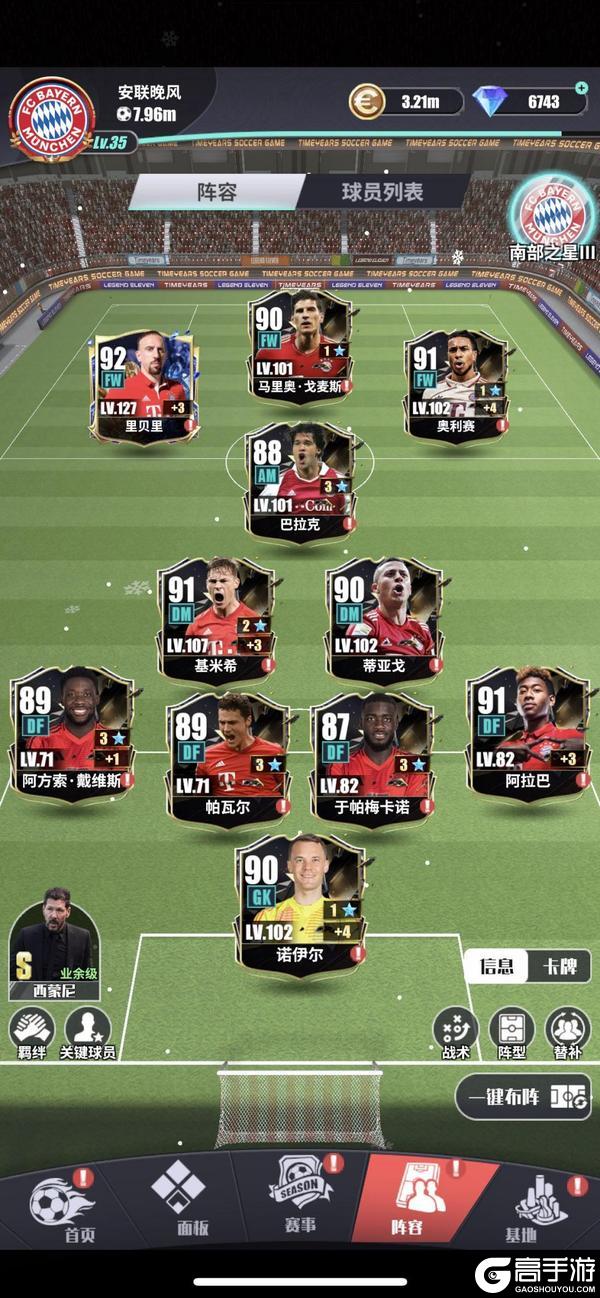Open the 西蒙尼 coach portrait
Screen dimensions: 600x1298
(x=56, y=945)
